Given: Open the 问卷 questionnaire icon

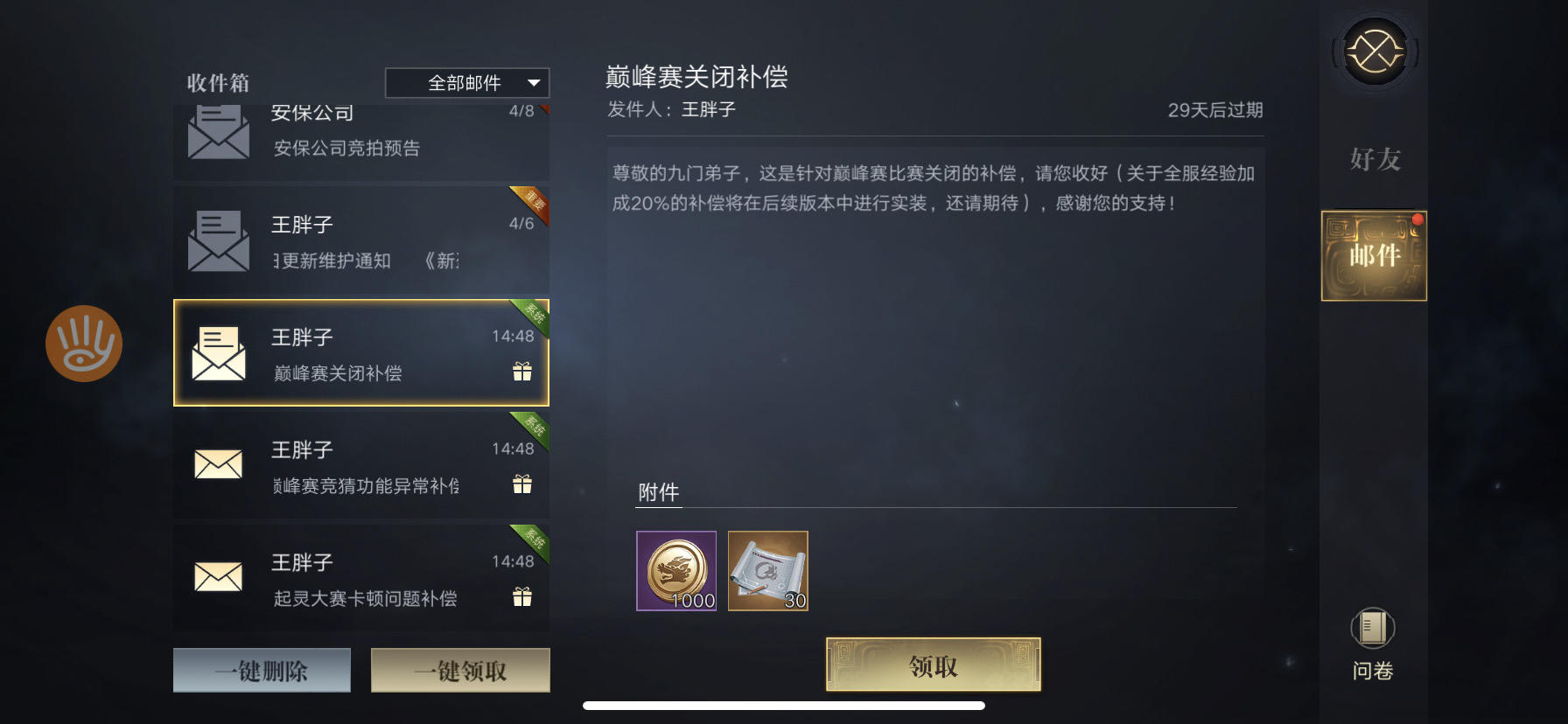Looking at the screenshot, I should click(x=1372, y=638).
